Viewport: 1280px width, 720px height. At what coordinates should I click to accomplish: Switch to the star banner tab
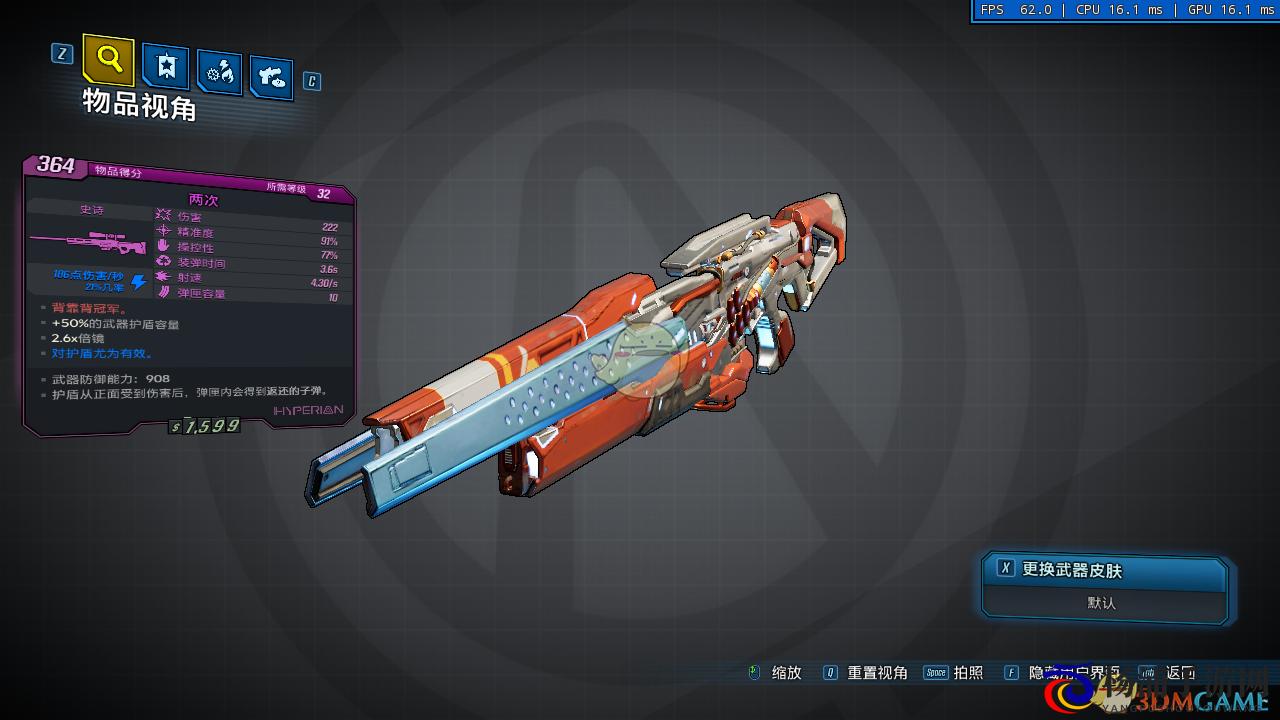click(165, 66)
